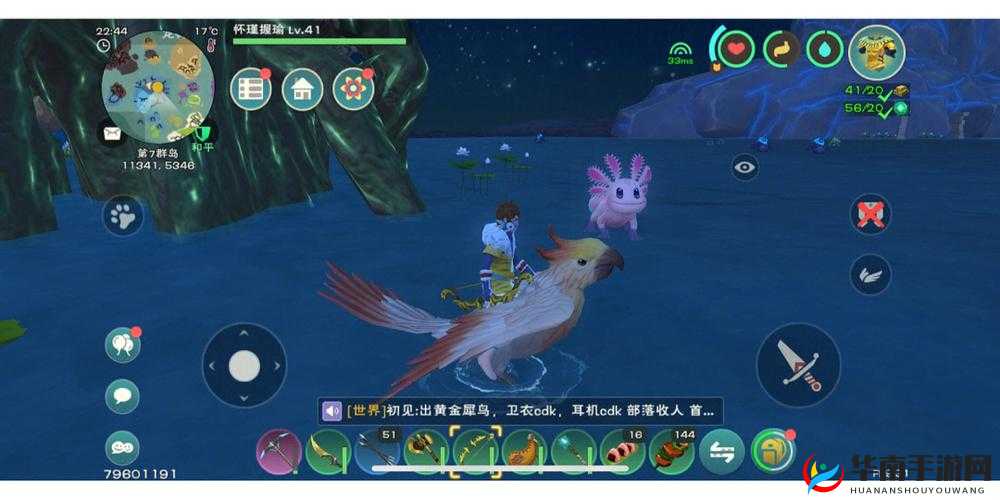Select the meat skewer slot with 144
Viewport: 1000px width, 500px height.
pos(672,452)
